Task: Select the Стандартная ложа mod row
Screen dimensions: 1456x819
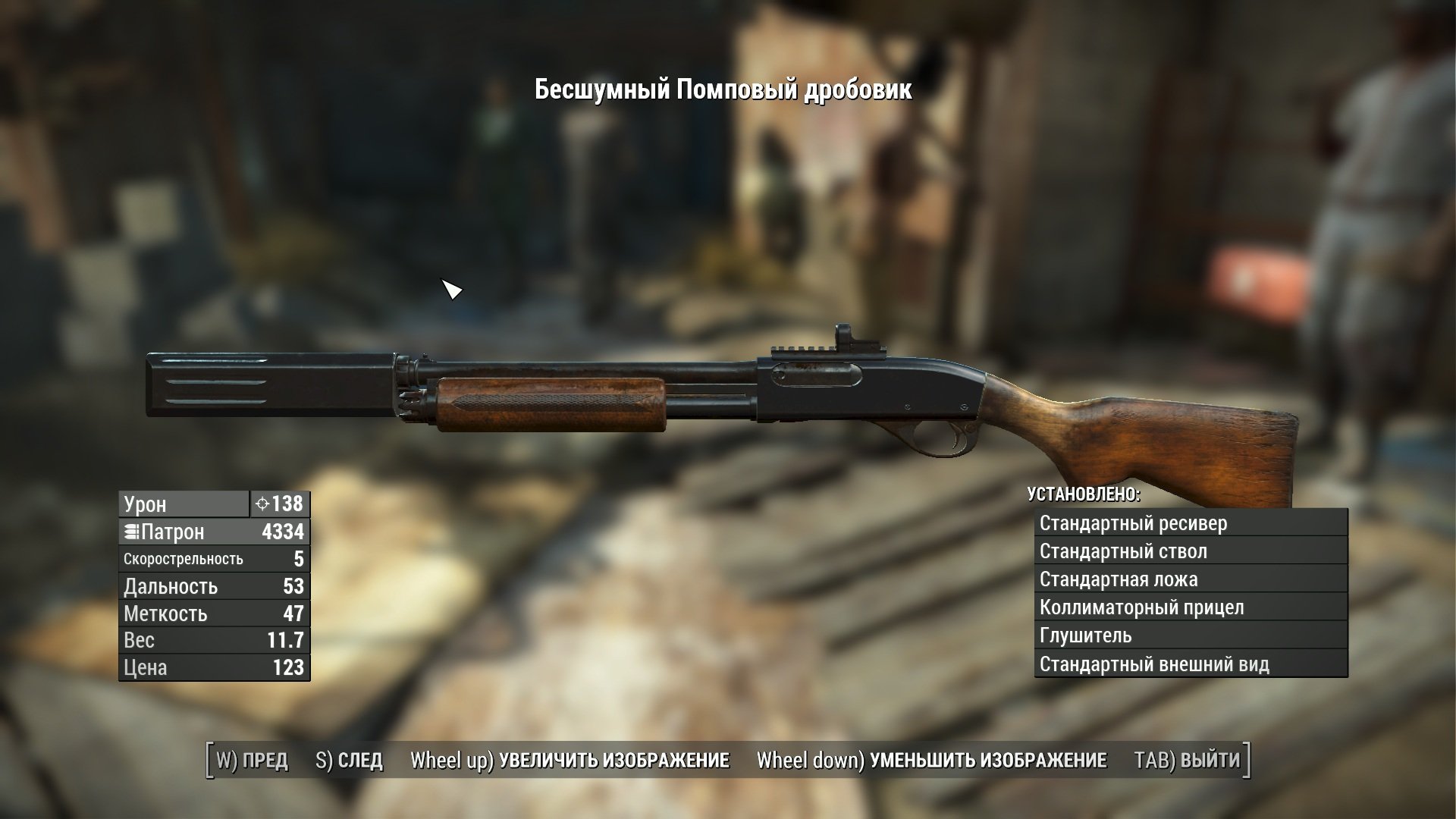Action: [x=1191, y=579]
